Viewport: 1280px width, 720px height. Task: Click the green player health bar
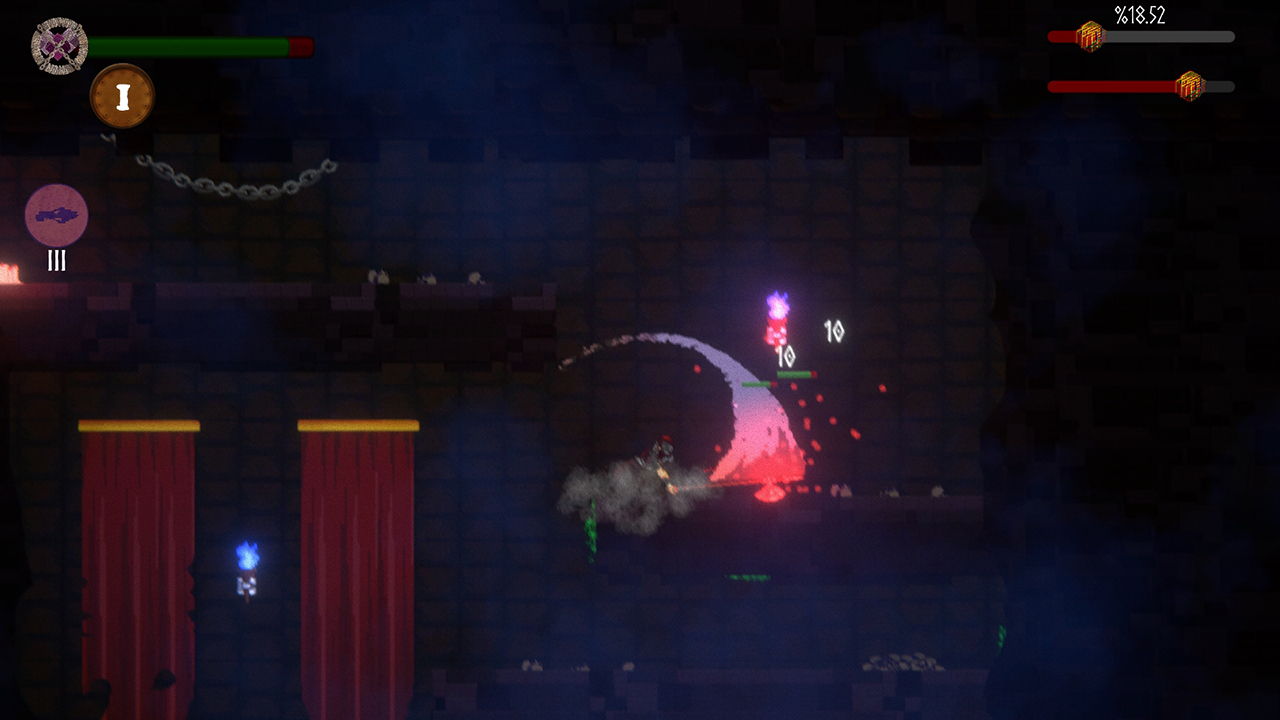[190, 45]
